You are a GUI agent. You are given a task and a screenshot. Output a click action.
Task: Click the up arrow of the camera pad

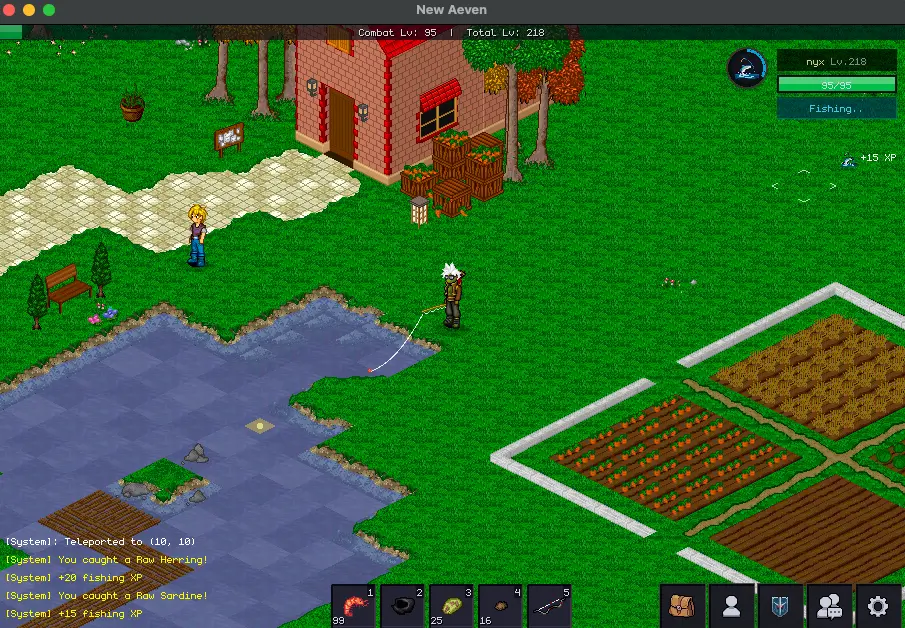804,172
